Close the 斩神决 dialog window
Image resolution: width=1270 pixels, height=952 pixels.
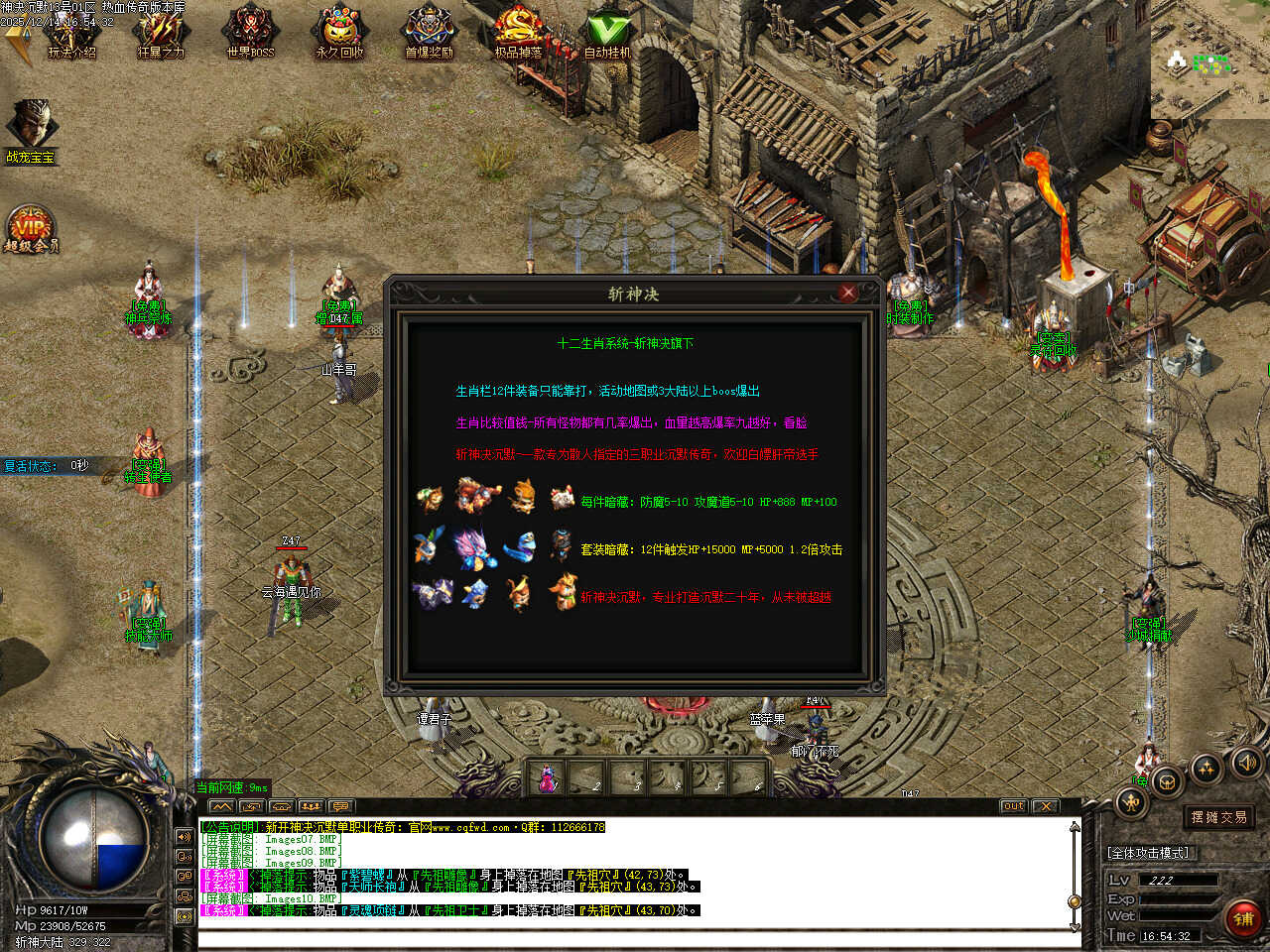(847, 293)
